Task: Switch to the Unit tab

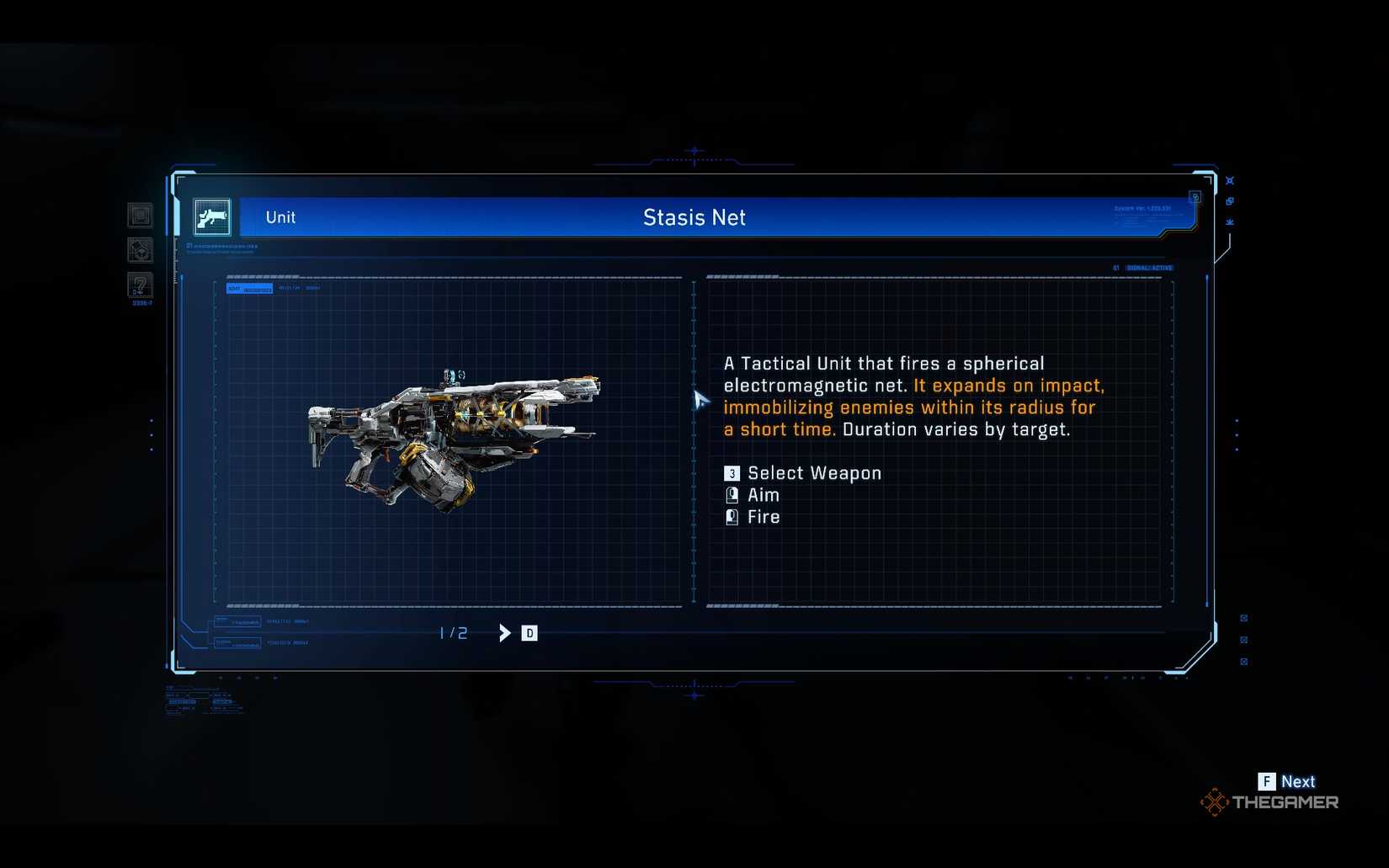Action: click(x=279, y=217)
